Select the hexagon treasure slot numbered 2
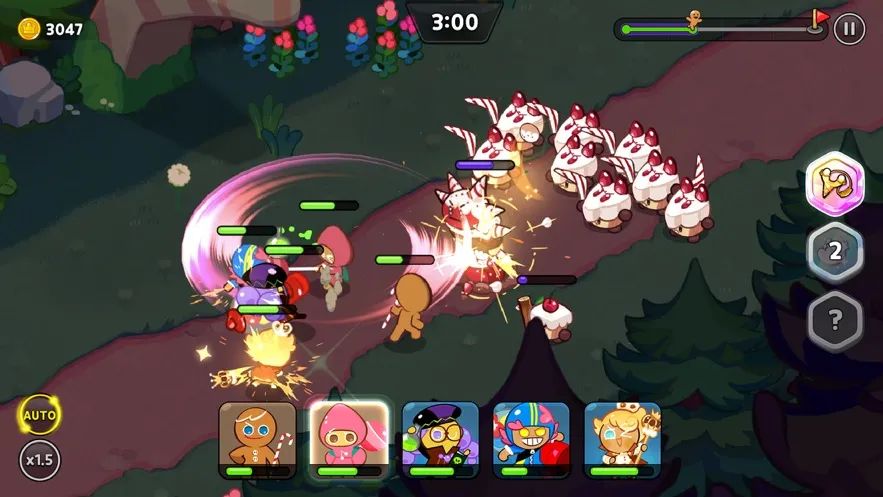 tap(835, 250)
